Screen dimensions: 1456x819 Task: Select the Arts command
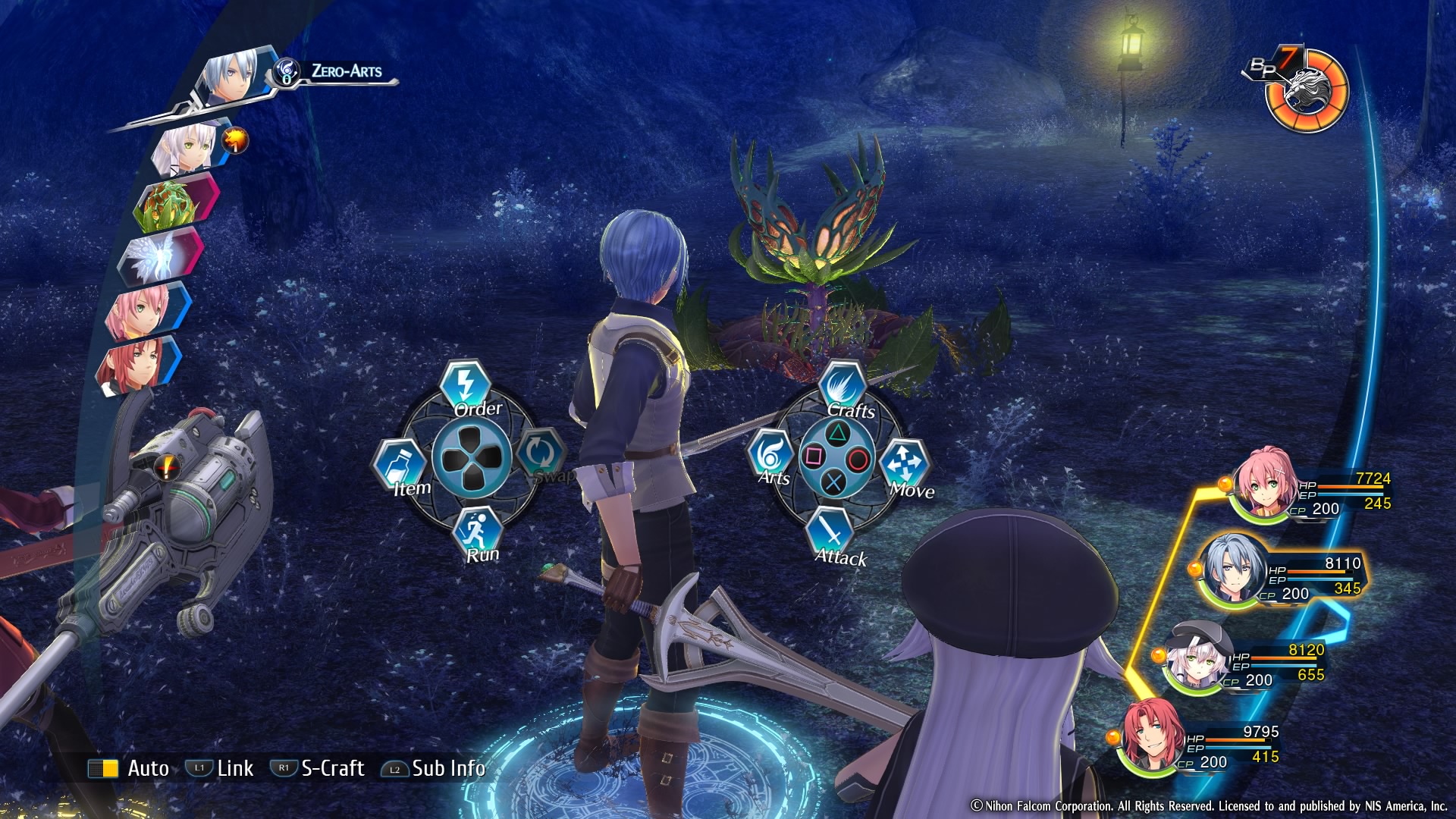(x=770, y=455)
